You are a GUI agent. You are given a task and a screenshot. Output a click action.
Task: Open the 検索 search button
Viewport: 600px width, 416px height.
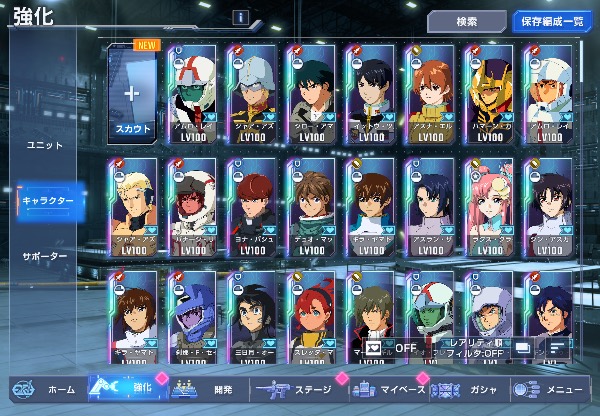click(x=466, y=21)
